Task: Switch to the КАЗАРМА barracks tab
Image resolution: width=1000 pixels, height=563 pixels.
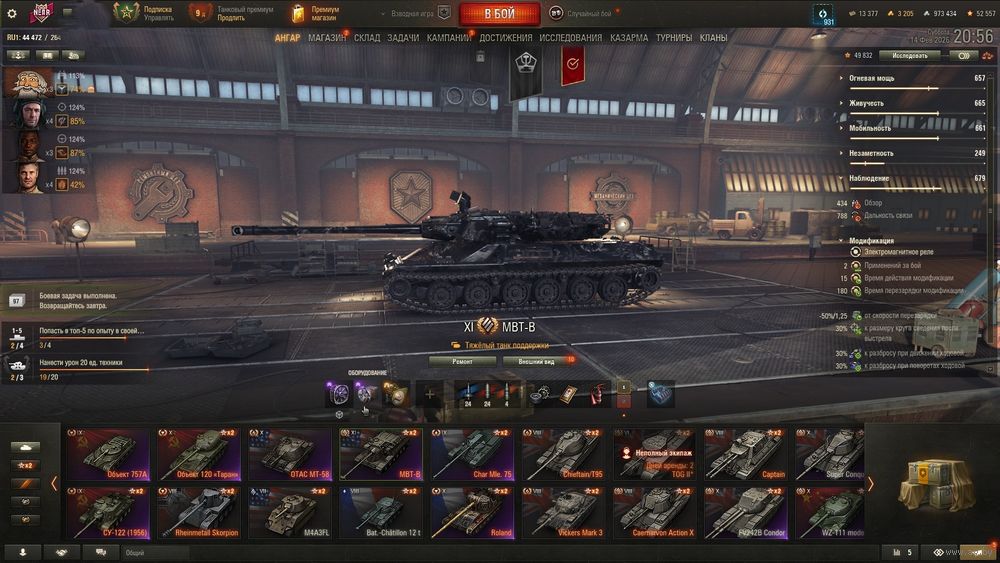Action: [629, 38]
